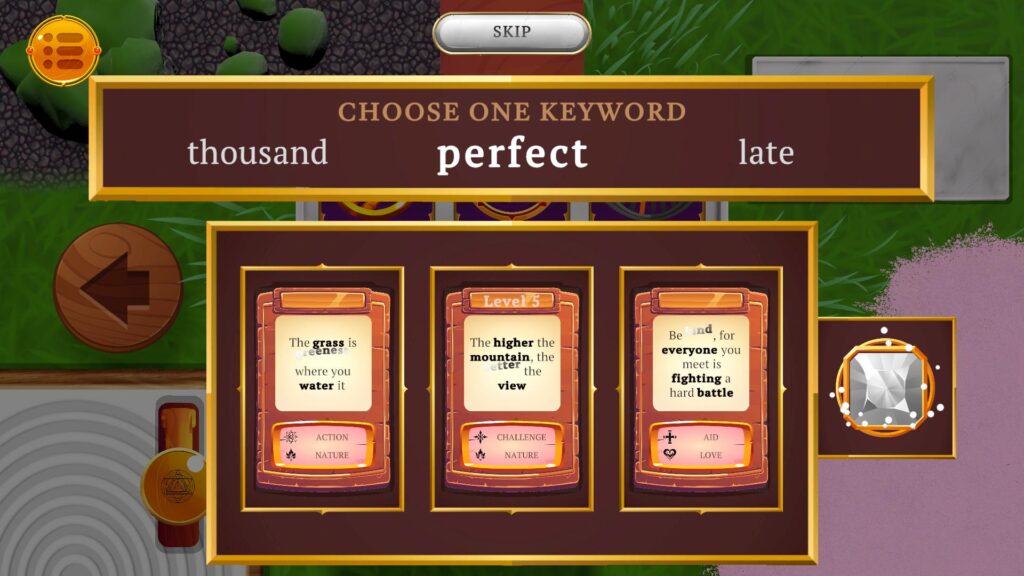Click the SKIP button
Screen dimensions: 1024x576
(511, 32)
